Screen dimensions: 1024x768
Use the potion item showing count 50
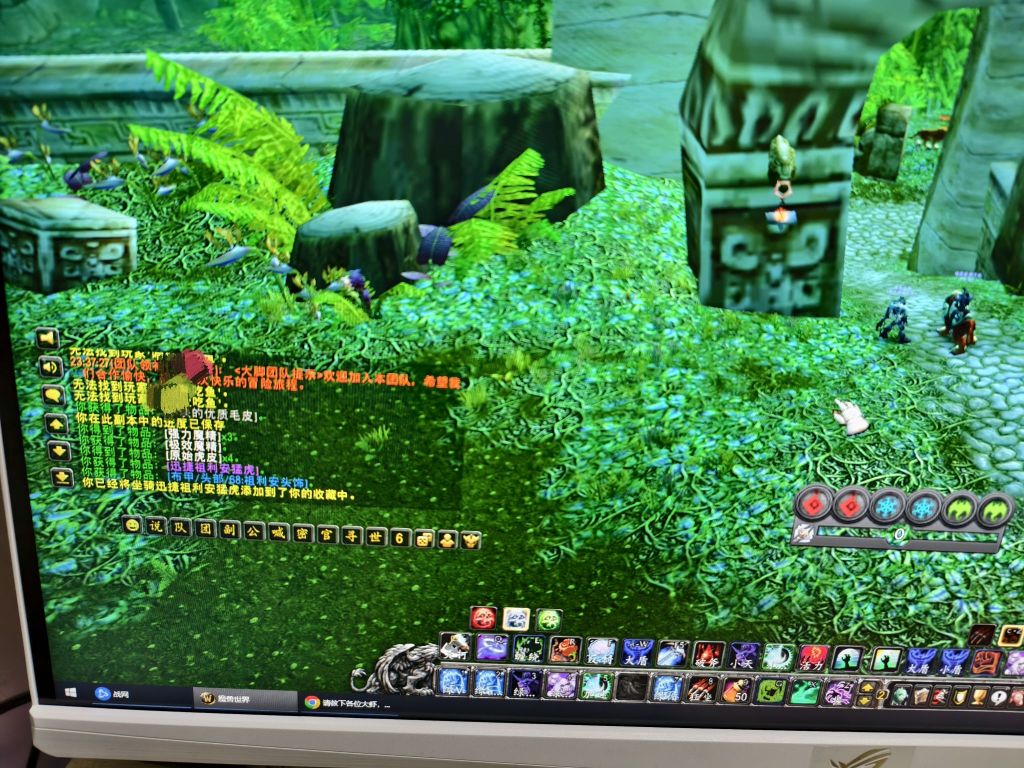pos(736,690)
